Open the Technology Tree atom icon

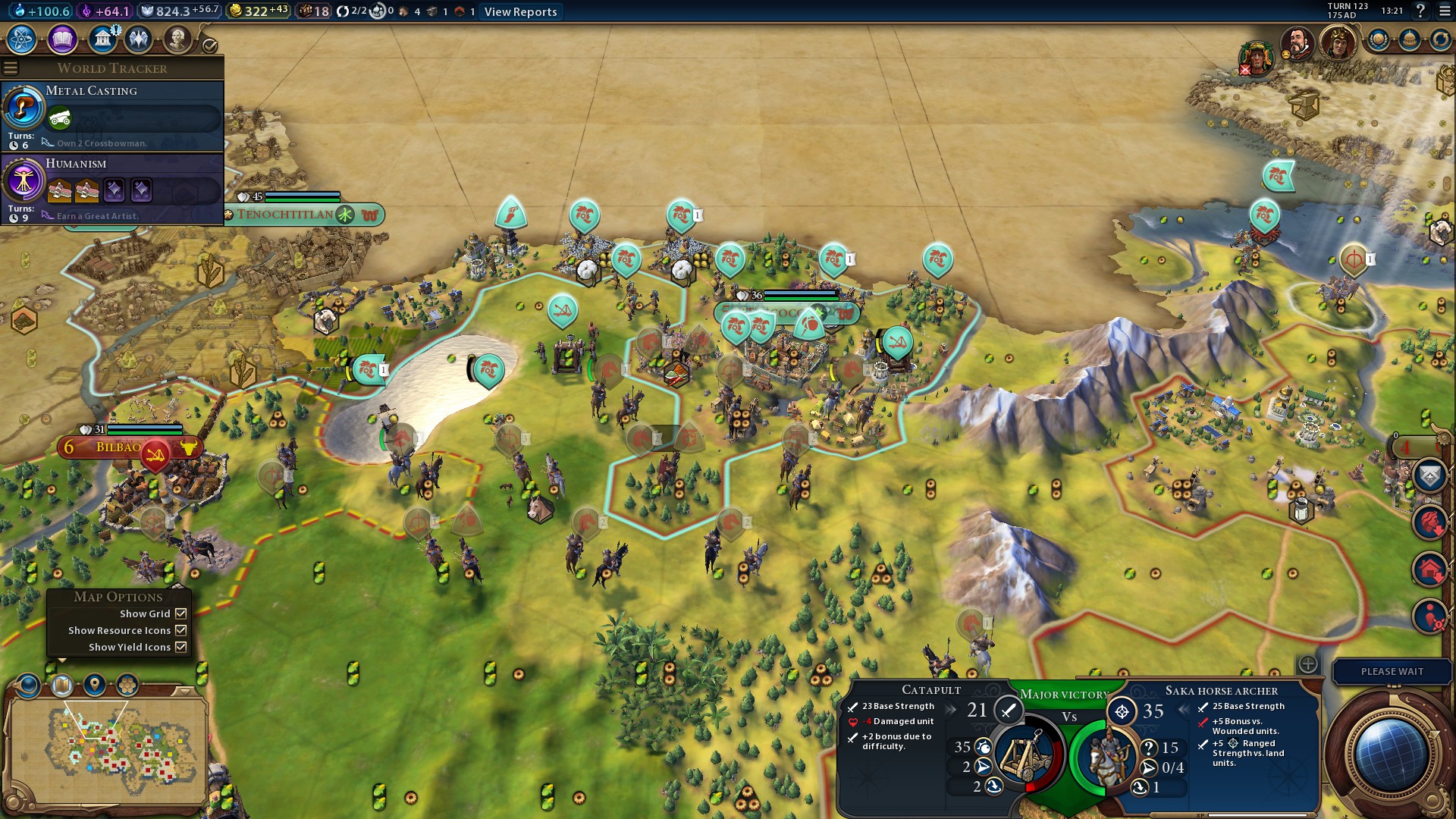22,39
